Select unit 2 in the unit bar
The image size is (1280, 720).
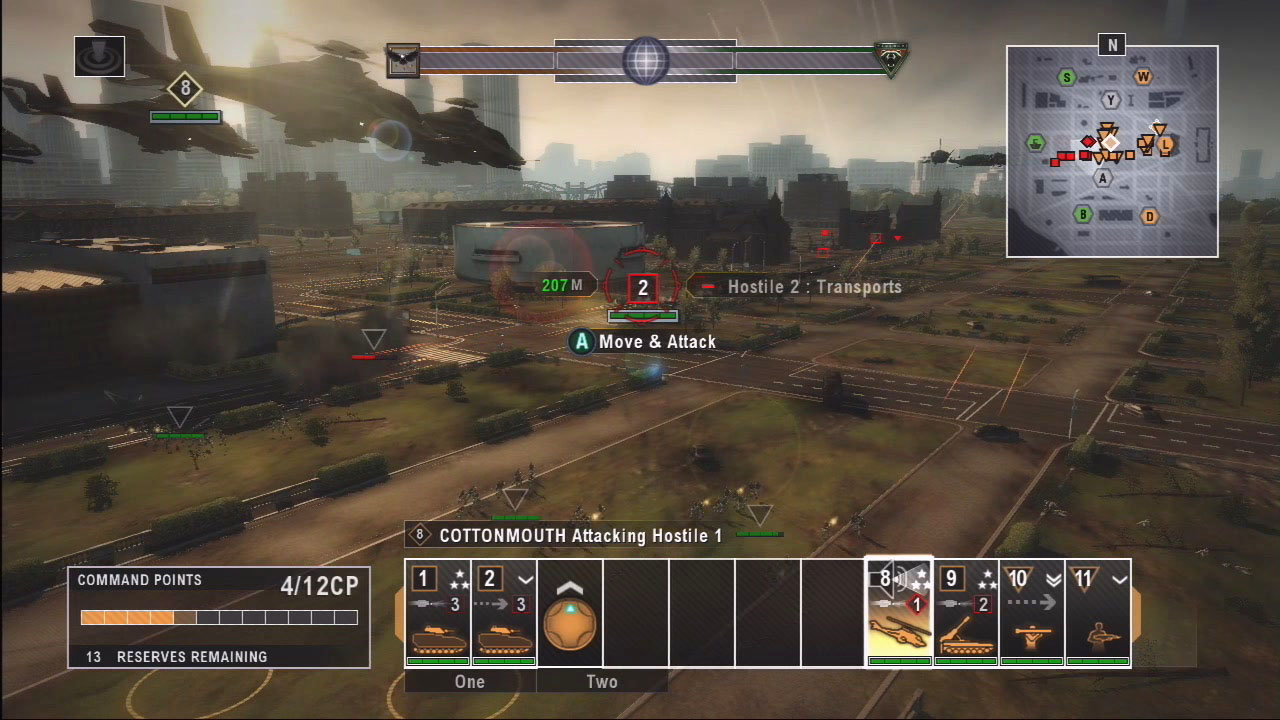tap(503, 613)
